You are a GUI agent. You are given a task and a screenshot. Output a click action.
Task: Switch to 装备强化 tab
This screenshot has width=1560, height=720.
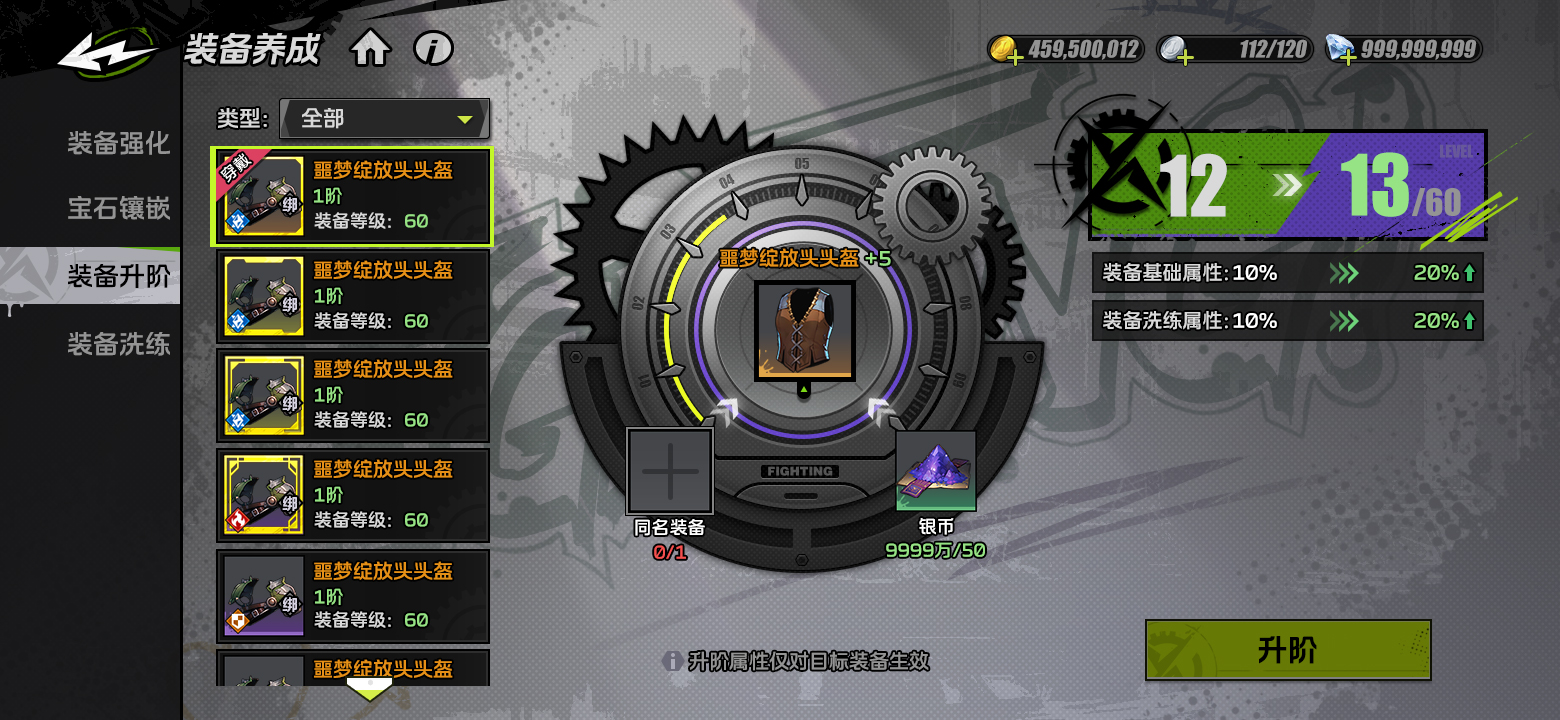coord(118,143)
